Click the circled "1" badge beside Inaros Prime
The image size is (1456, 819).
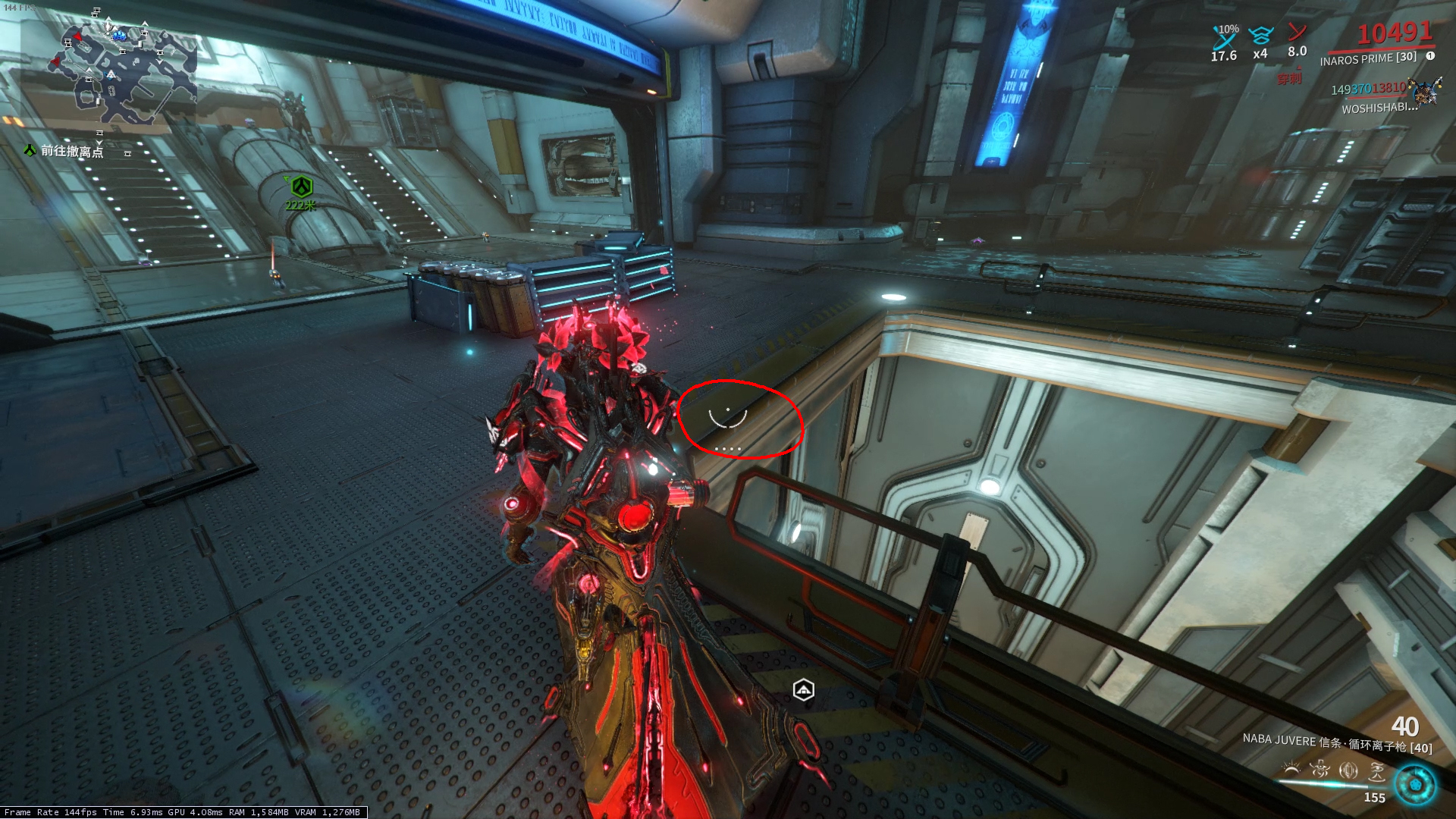pyautogui.click(x=1429, y=56)
